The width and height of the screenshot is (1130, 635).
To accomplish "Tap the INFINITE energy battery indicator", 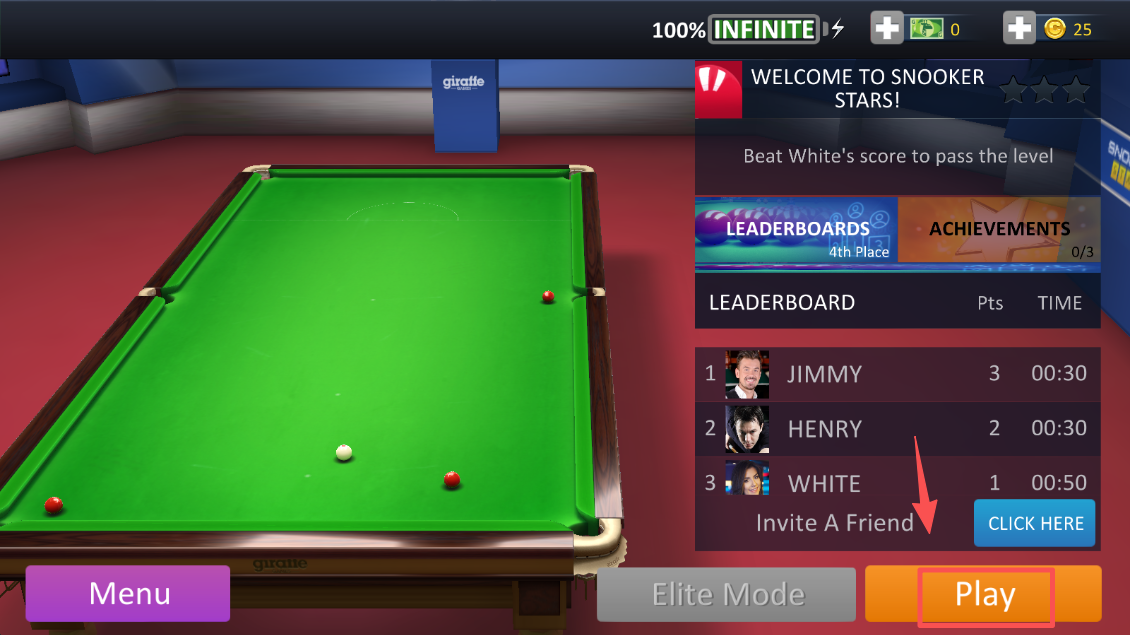I will click(x=765, y=29).
